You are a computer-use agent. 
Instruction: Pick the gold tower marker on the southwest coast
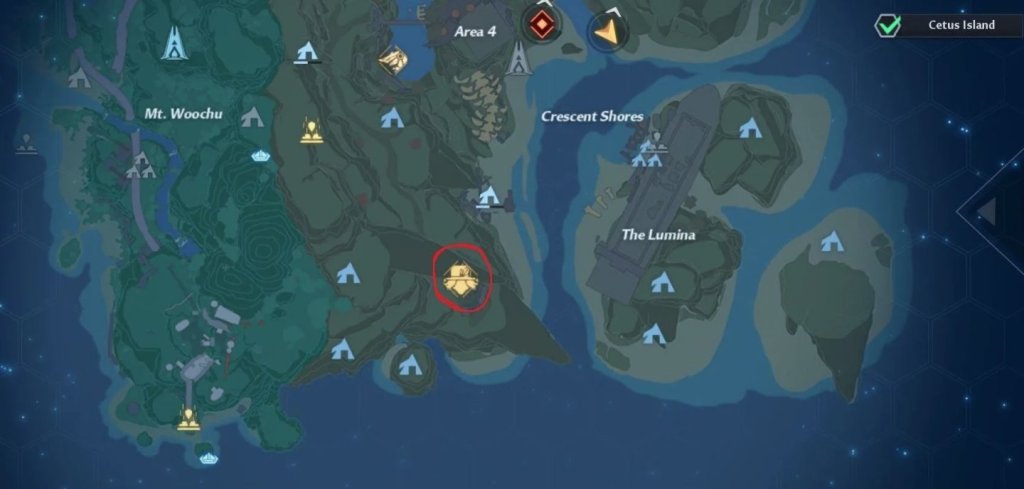pos(187,418)
